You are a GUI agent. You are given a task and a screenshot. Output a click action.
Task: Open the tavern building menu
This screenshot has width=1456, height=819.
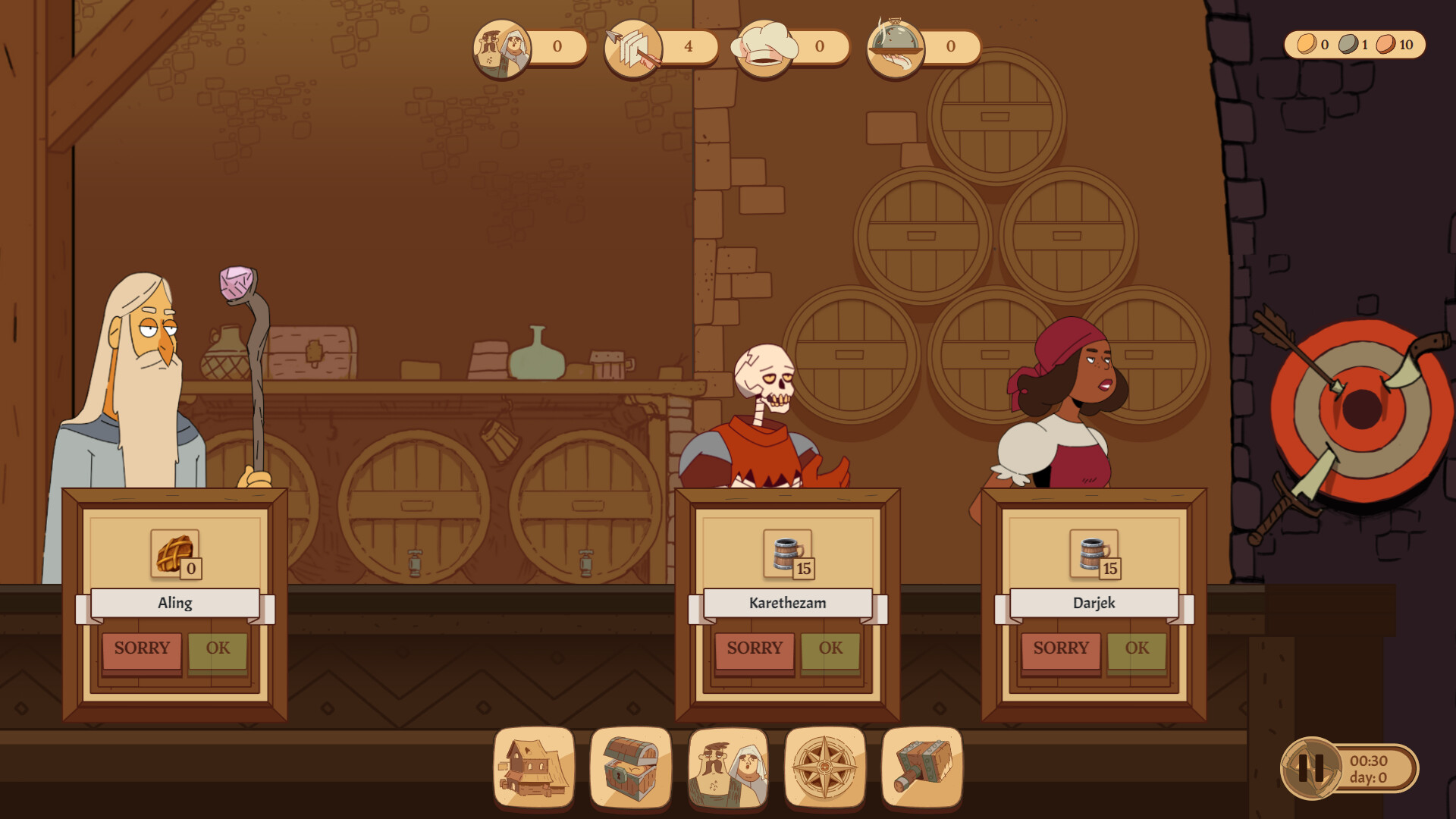[532, 768]
